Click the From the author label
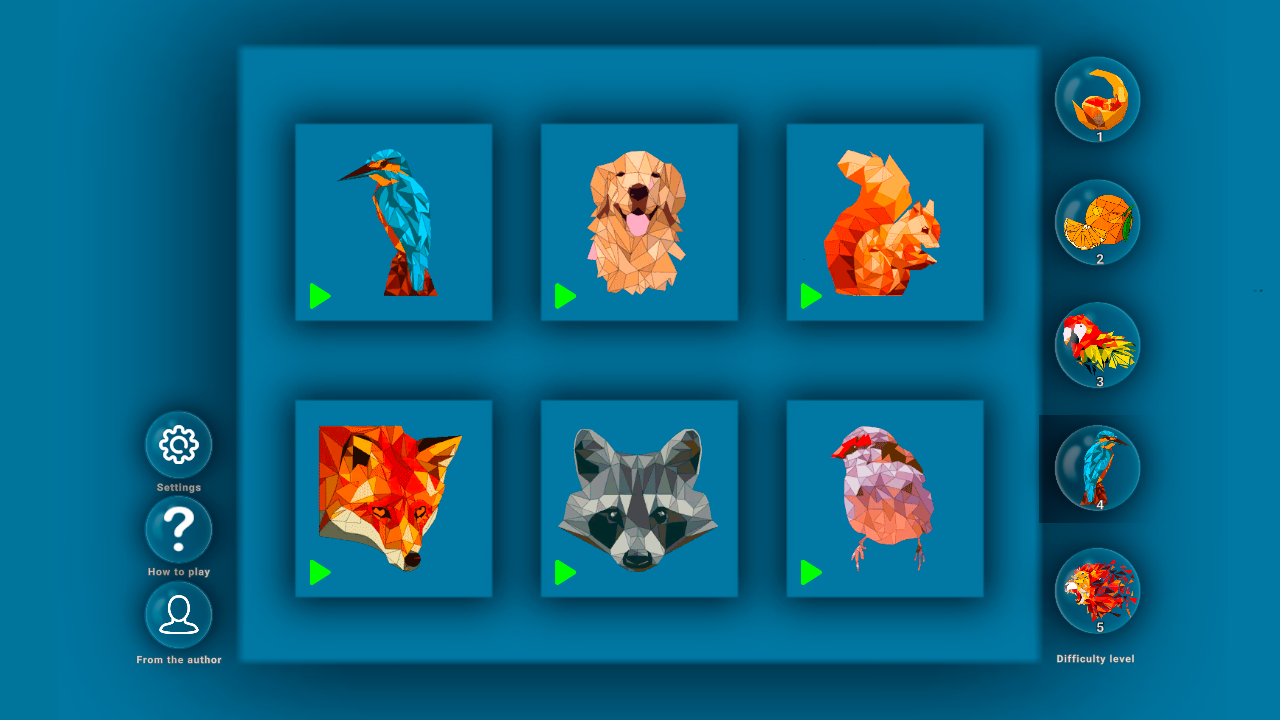Screen dimensions: 1280x720 (x=178, y=659)
